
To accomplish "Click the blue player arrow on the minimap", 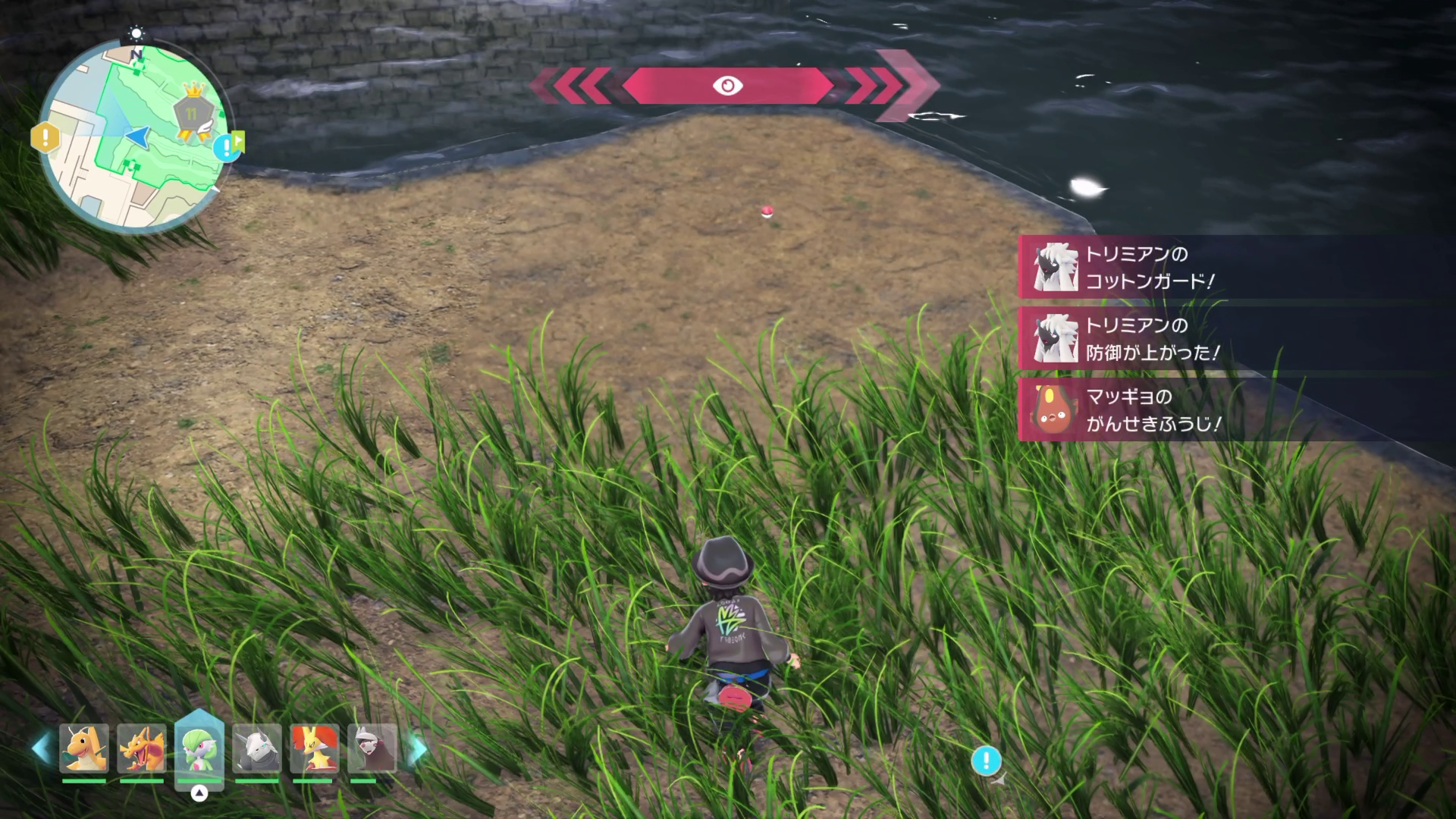I will coord(137,136).
